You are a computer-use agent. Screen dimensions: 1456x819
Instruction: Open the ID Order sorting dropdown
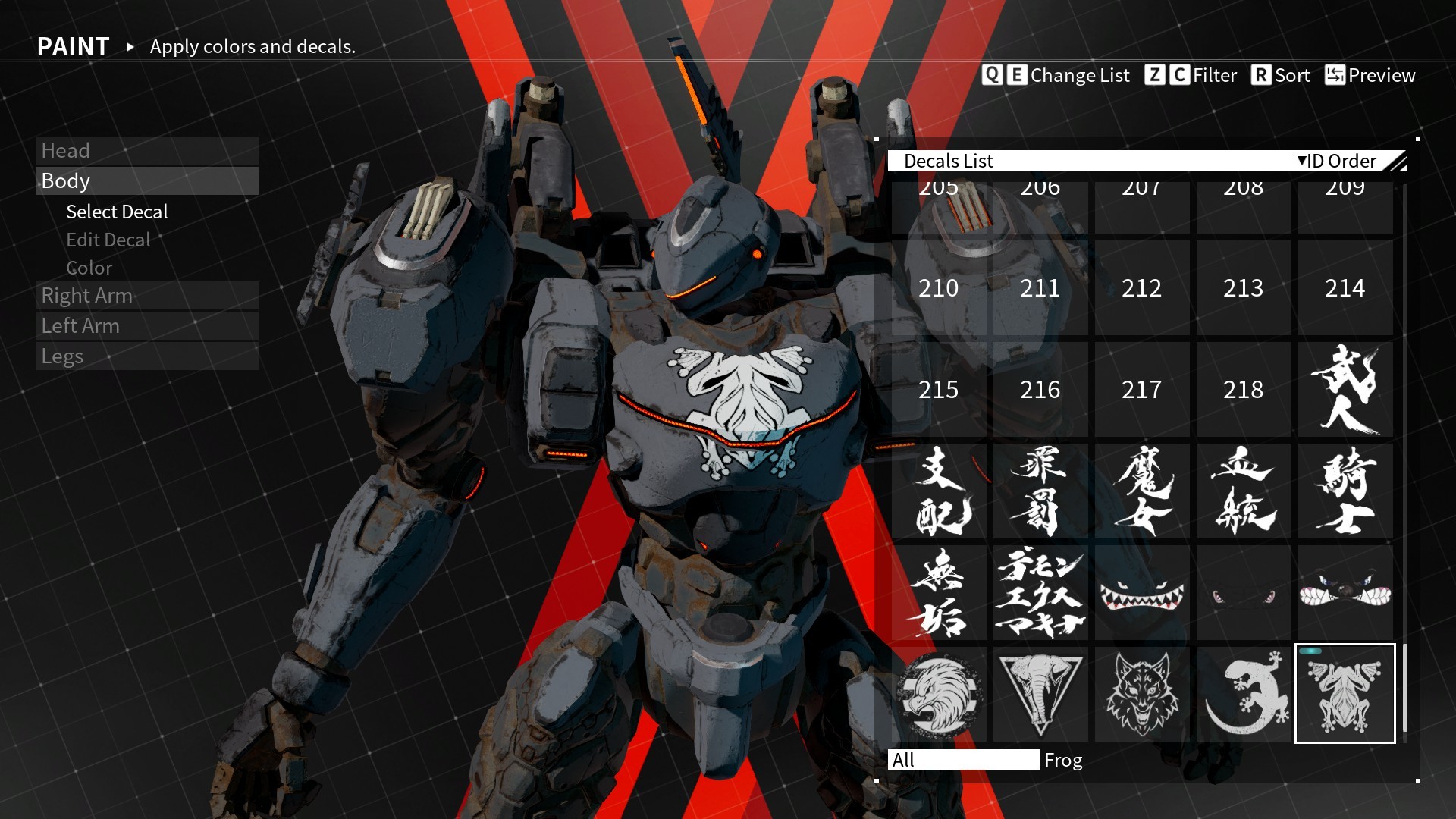click(1336, 161)
